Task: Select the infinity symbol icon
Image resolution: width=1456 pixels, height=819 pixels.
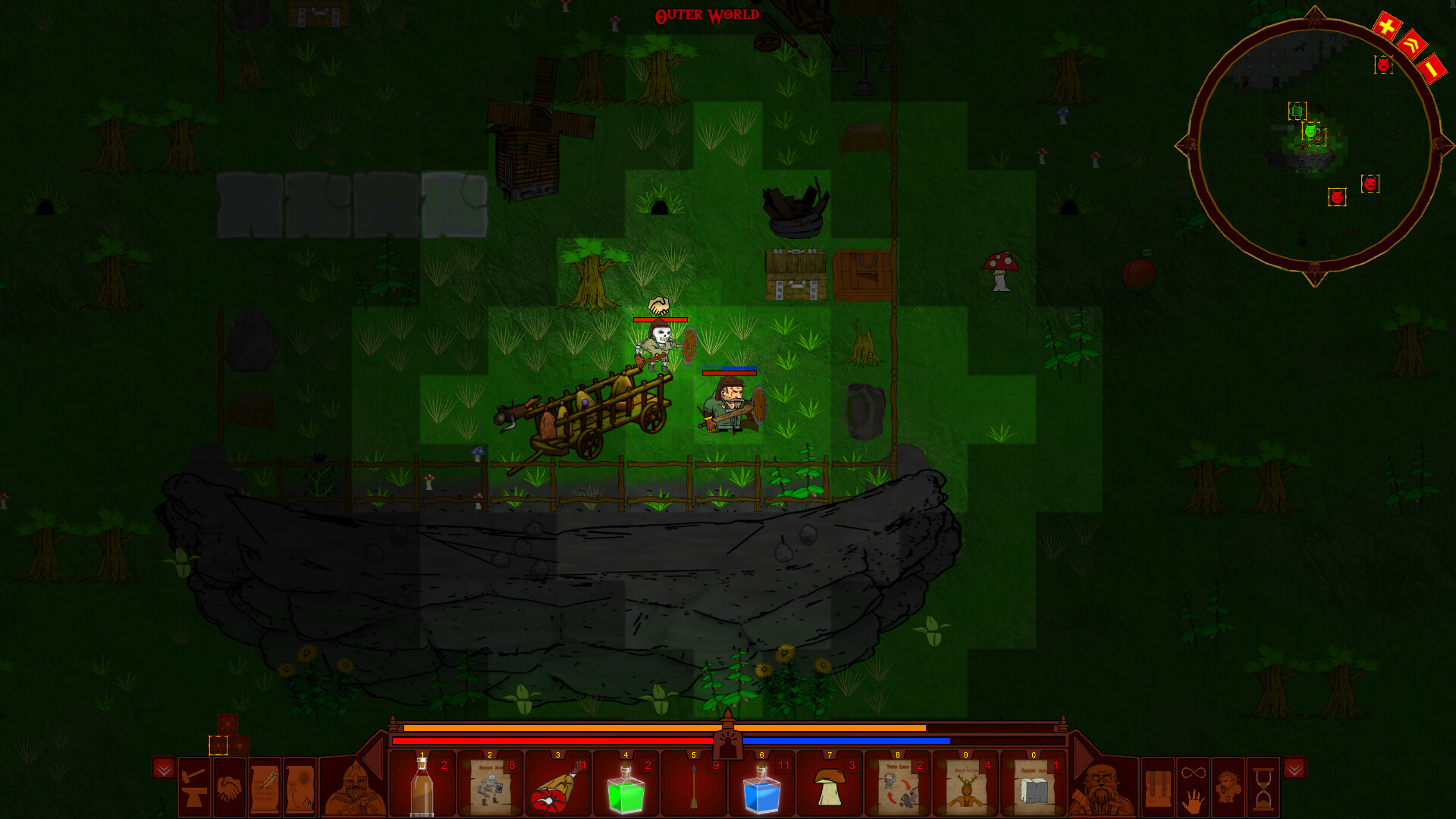Action: coord(1194,772)
